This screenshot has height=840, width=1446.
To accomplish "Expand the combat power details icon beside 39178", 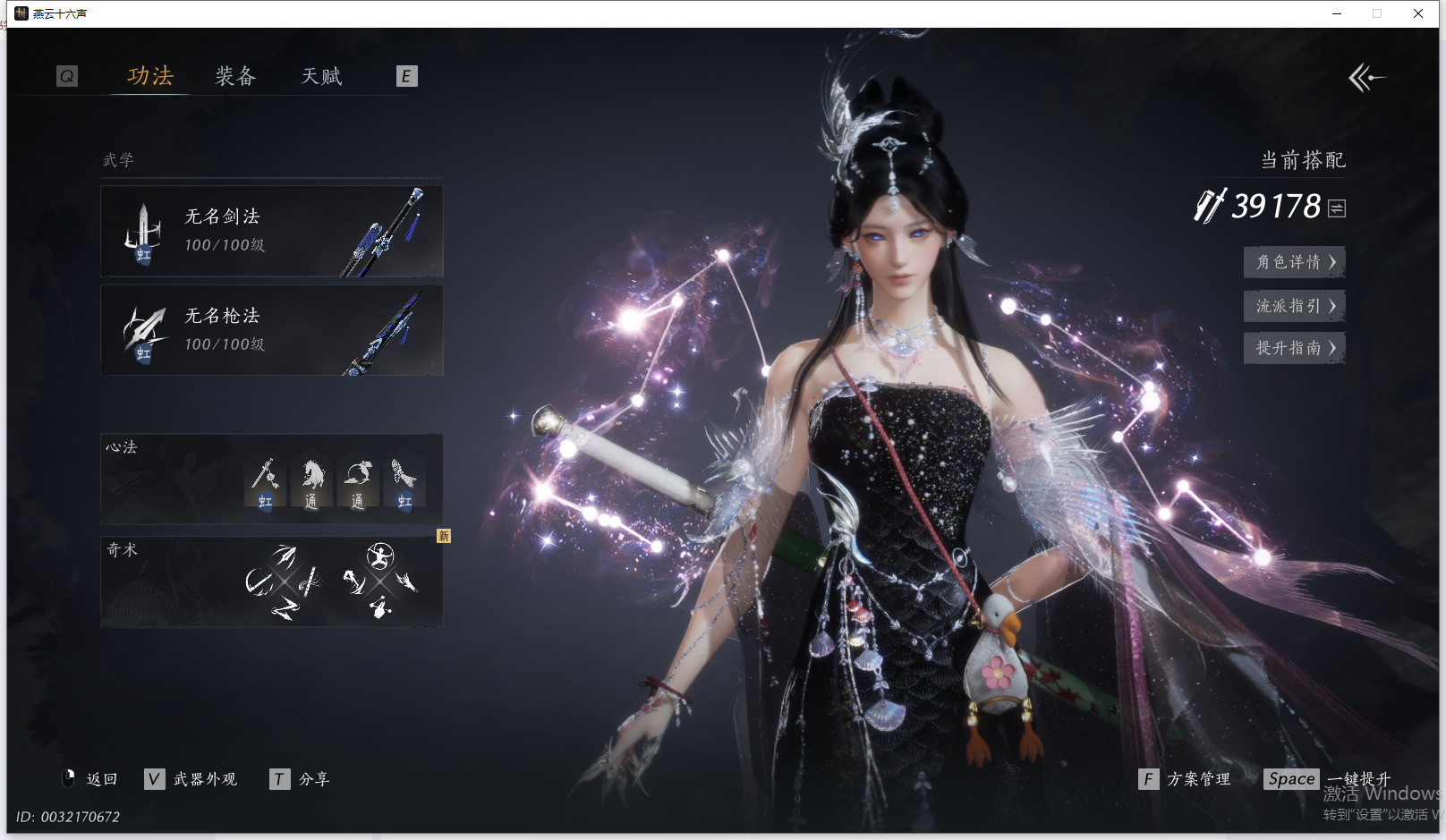I will pos(1337,208).
